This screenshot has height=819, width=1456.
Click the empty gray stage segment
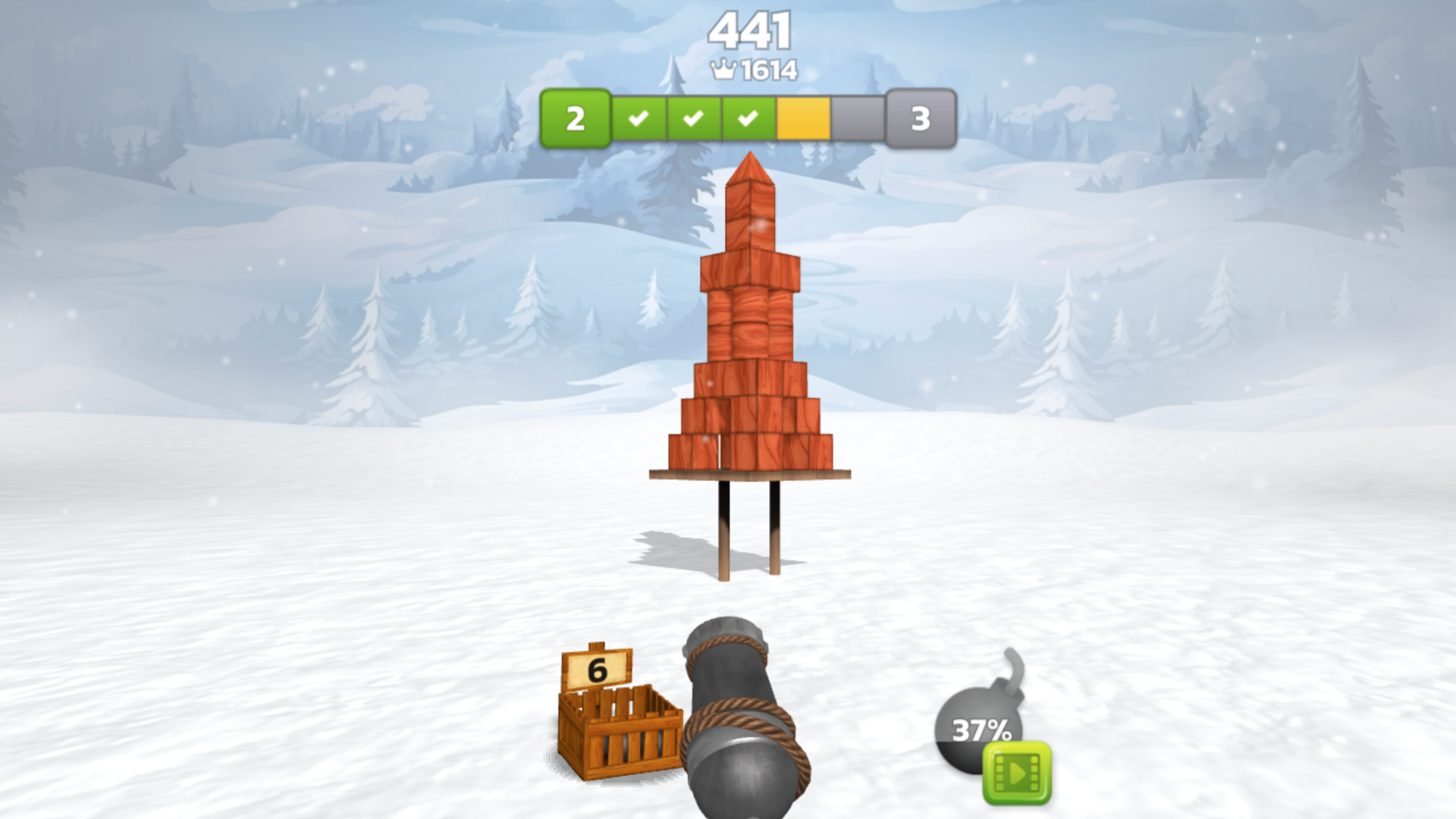pos(857,117)
